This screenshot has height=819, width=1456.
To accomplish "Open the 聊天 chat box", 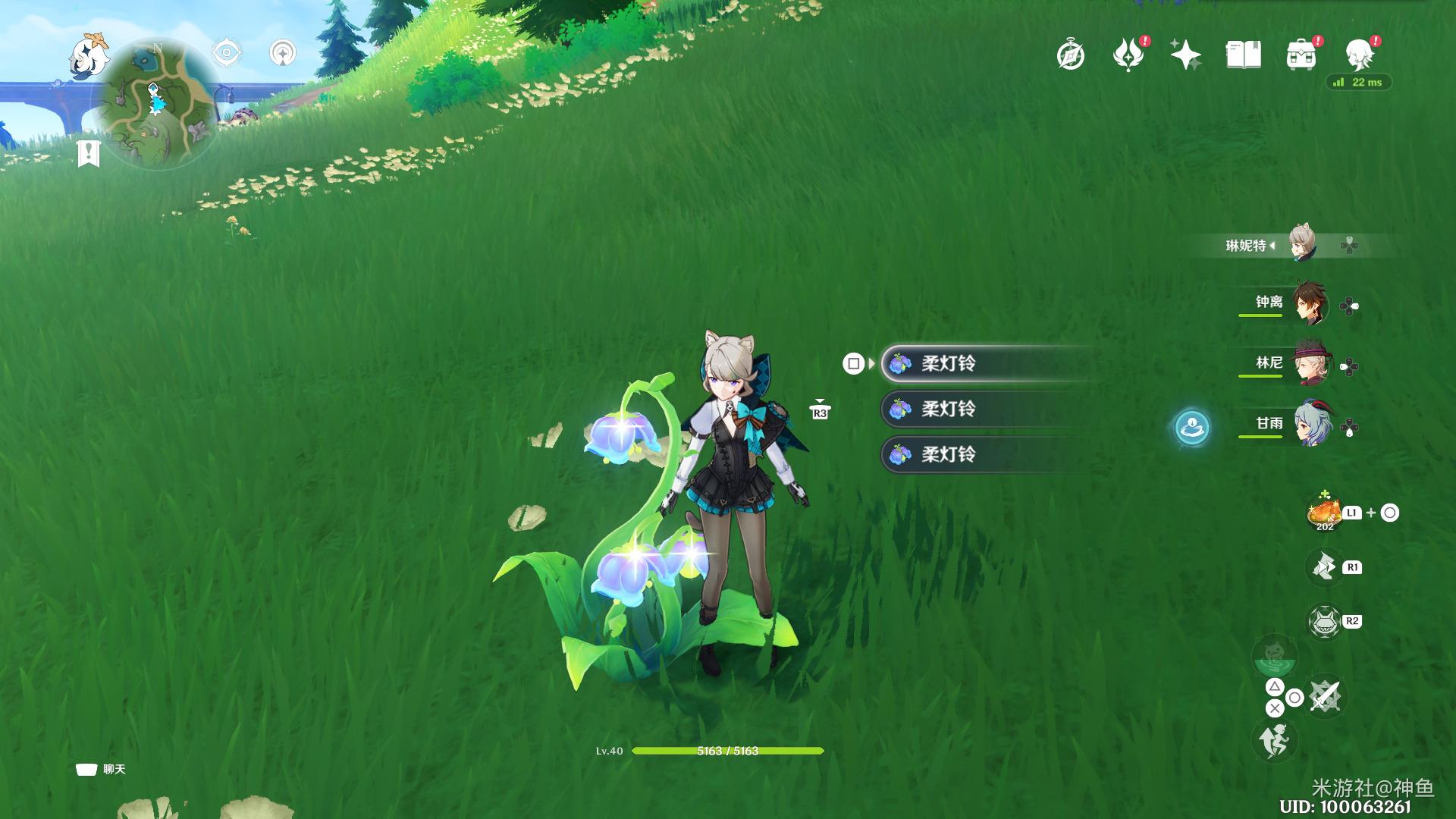I will click(x=101, y=769).
